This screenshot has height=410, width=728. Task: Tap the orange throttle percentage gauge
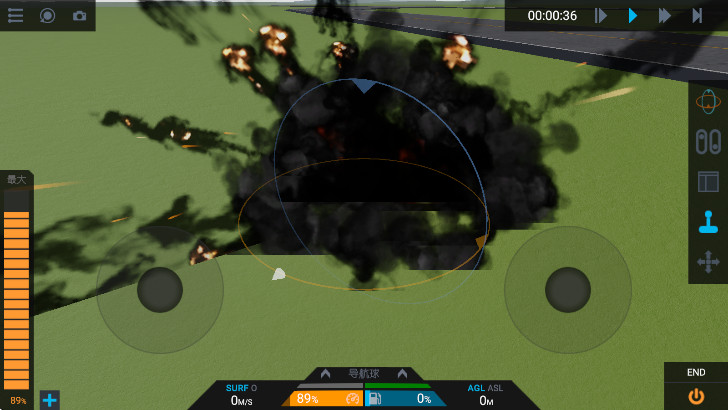point(326,398)
